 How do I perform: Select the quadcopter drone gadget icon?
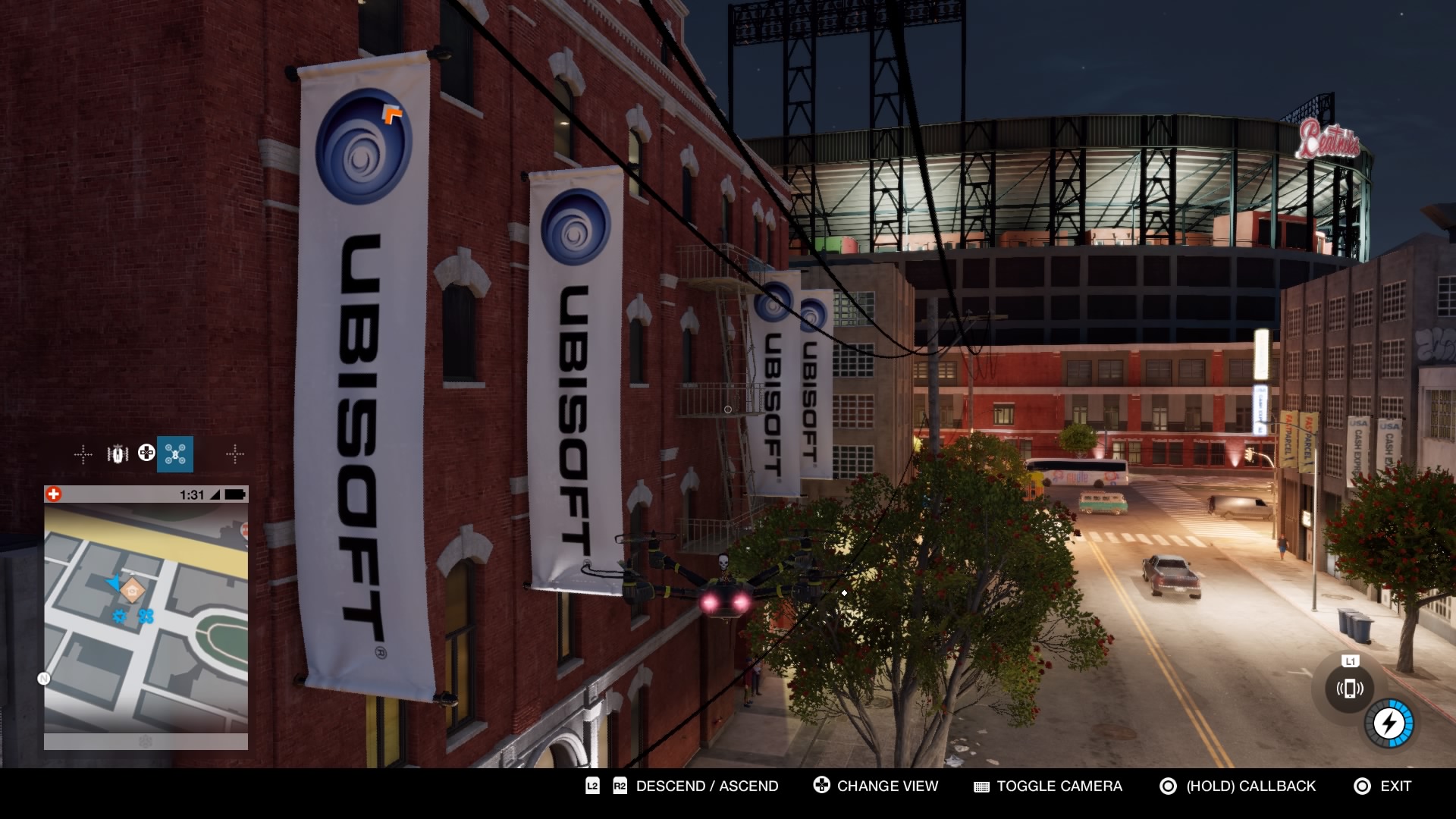(175, 454)
